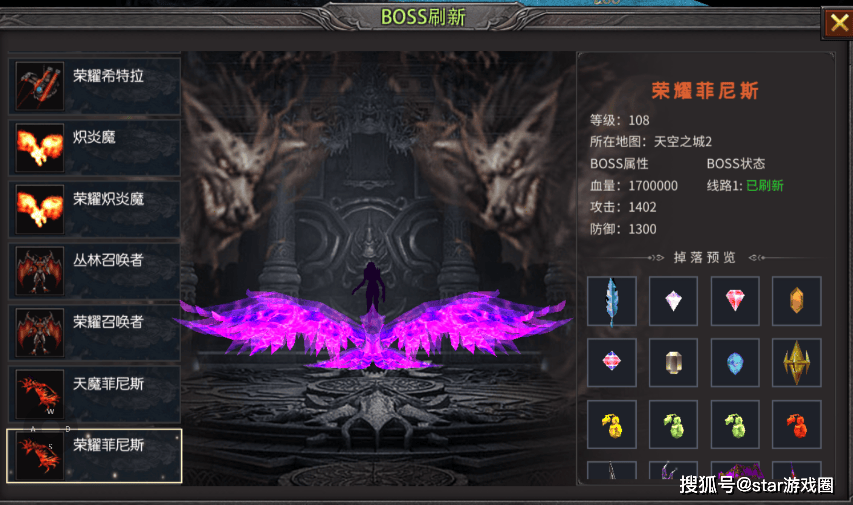This screenshot has width=853, height=505.
Task: Pick 荣耀召唤者 from the boss list
Action: point(95,332)
